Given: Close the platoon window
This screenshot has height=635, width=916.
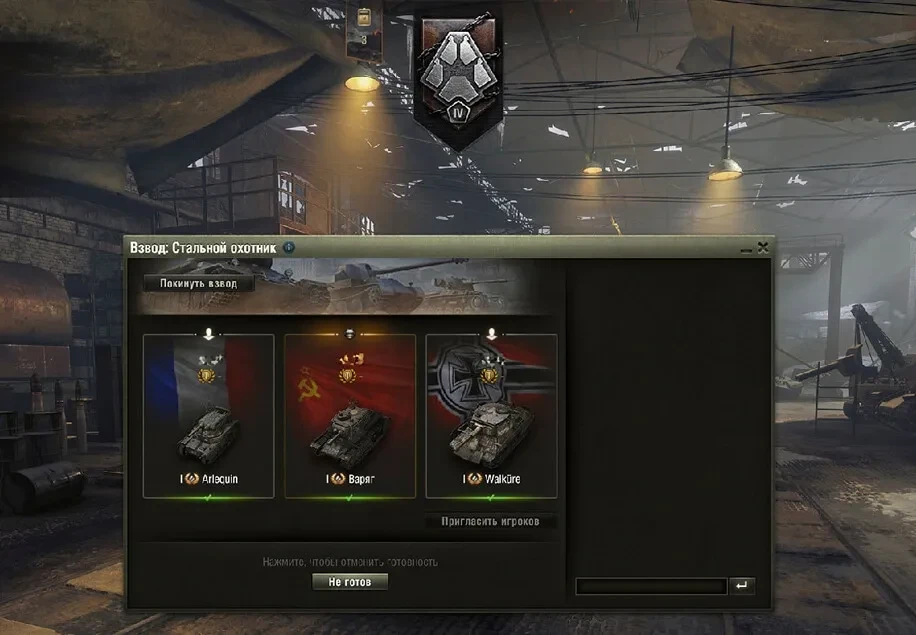Looking at the screenshot, I should [x=763, y=246].
